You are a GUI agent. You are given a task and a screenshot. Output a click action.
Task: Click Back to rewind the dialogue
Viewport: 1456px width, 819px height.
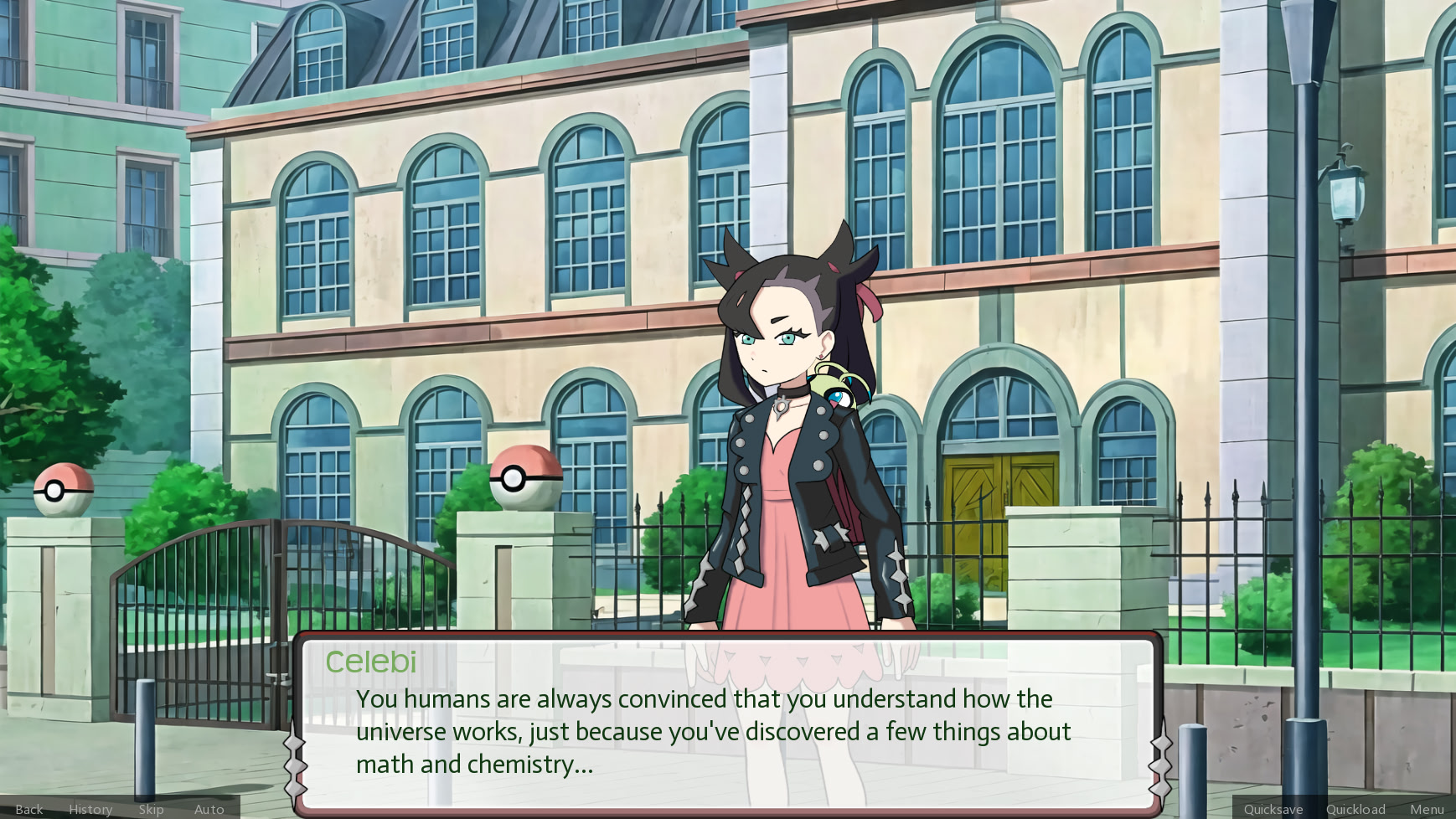28,809
